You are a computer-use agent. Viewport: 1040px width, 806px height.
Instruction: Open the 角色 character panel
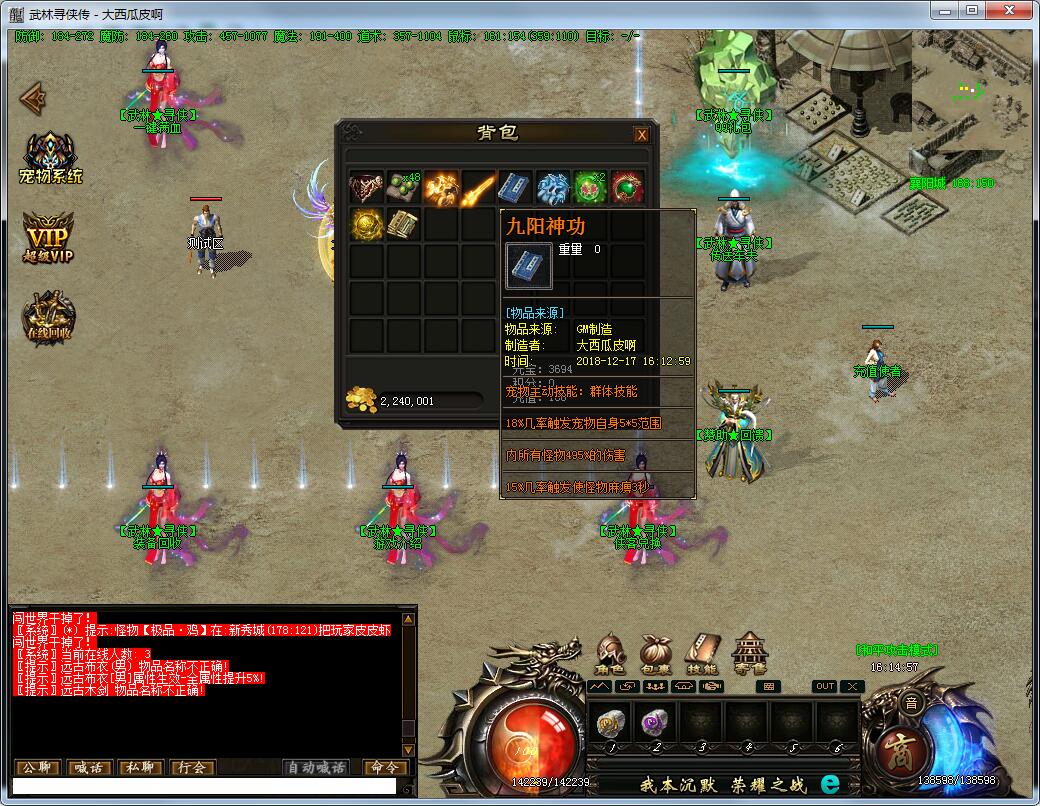(x=610, y=654)
